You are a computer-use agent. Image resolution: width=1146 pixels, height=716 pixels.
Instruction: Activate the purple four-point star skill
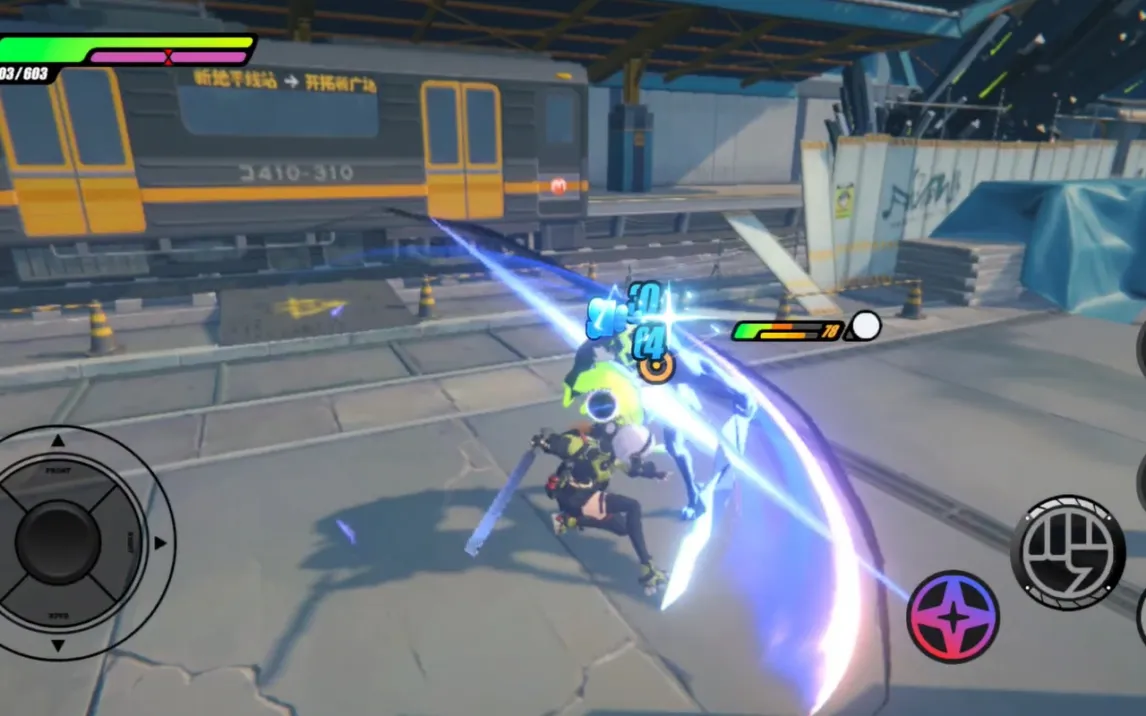pyautogui.click(x=953, y=617)
